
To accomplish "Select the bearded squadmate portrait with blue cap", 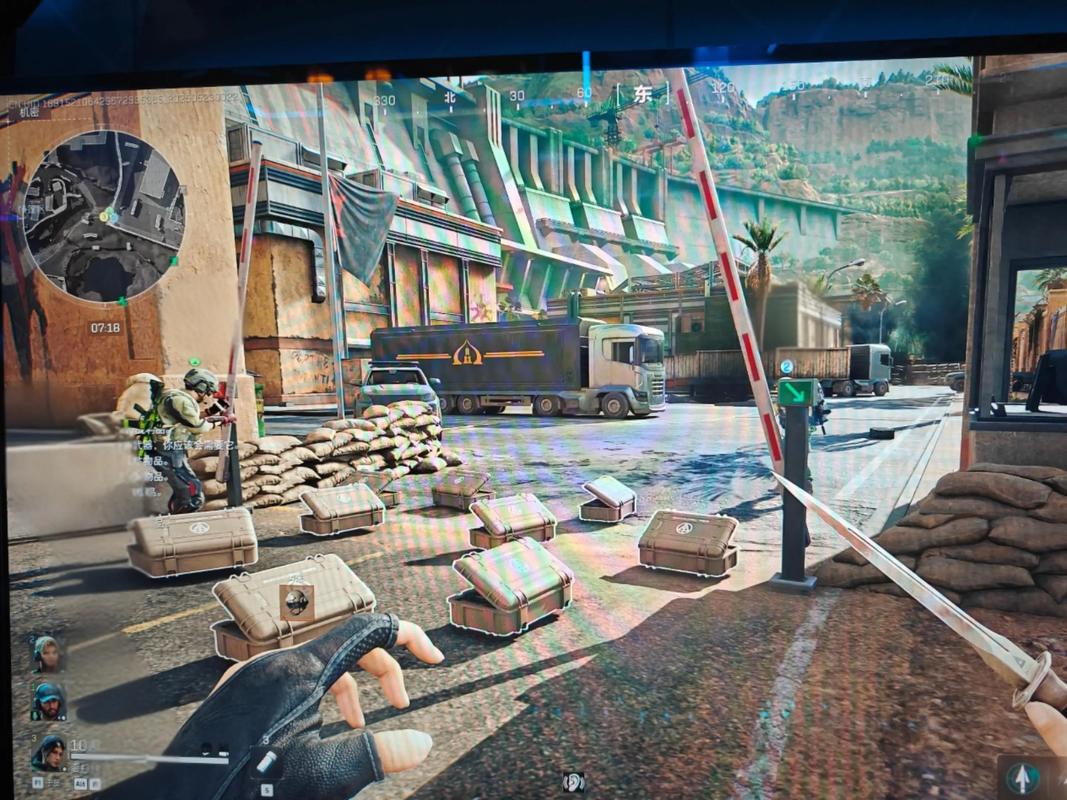I will (x=47, y=701).
